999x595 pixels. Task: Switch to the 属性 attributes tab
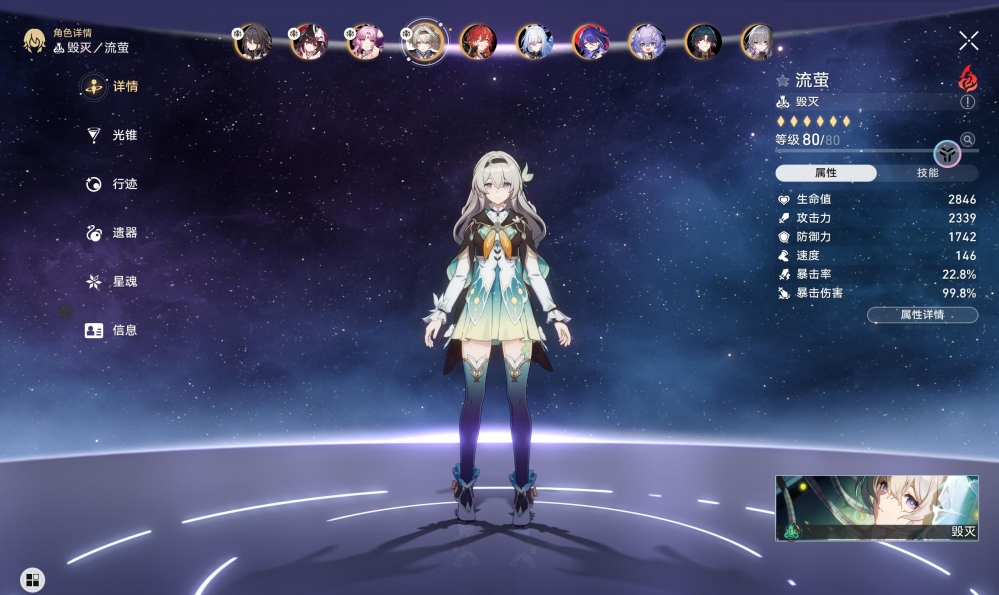coord(826,173)
